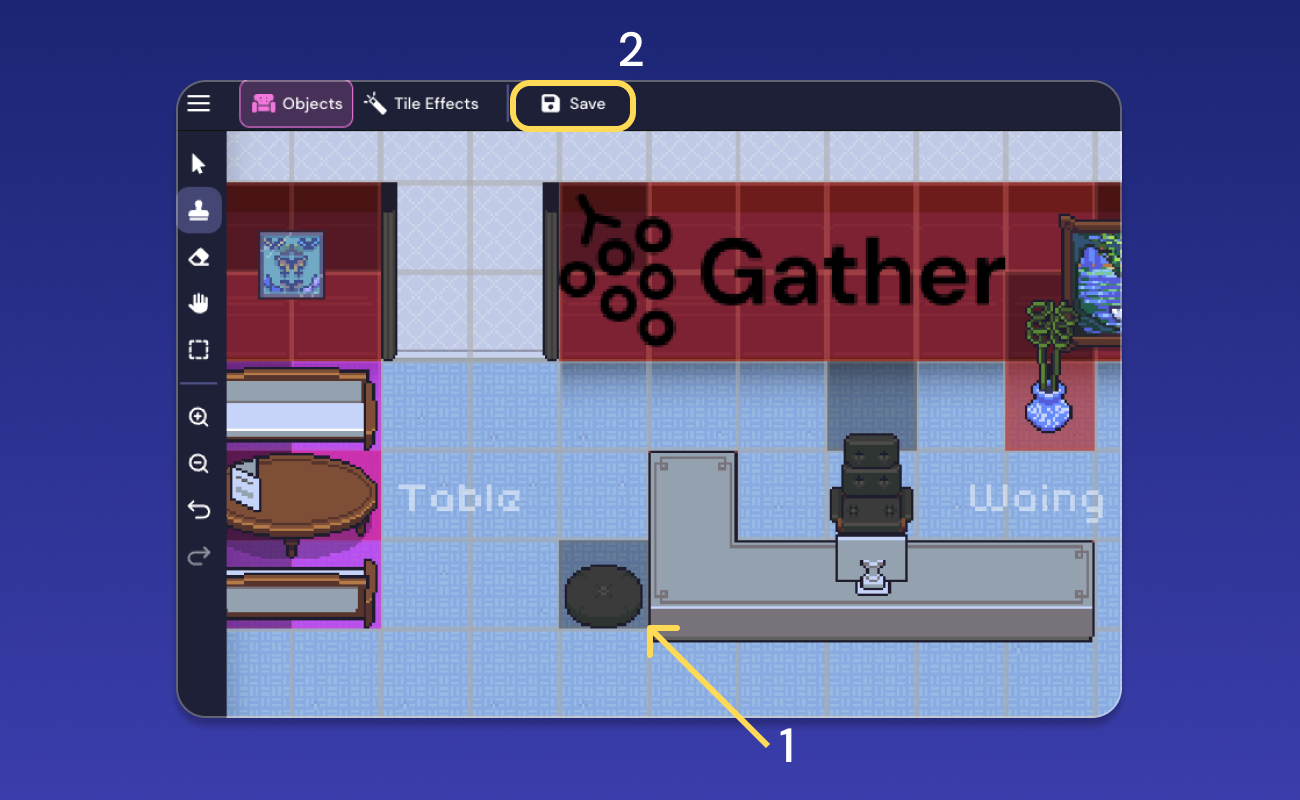Image resolution: width=1300 pixels, height=800 pixels.
Task: Zoom in on the map
Action: (x=198, y=417)
